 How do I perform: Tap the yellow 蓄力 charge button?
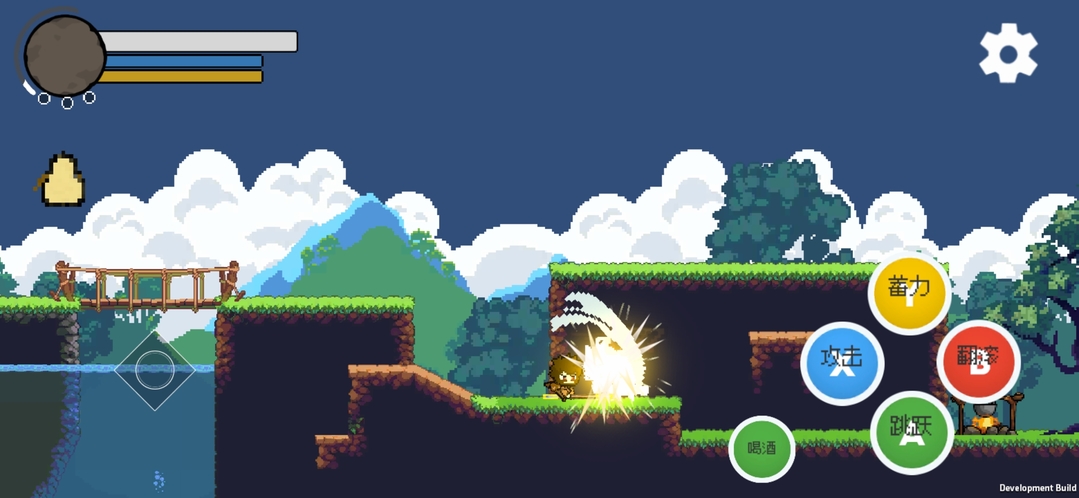pos(909,291)
